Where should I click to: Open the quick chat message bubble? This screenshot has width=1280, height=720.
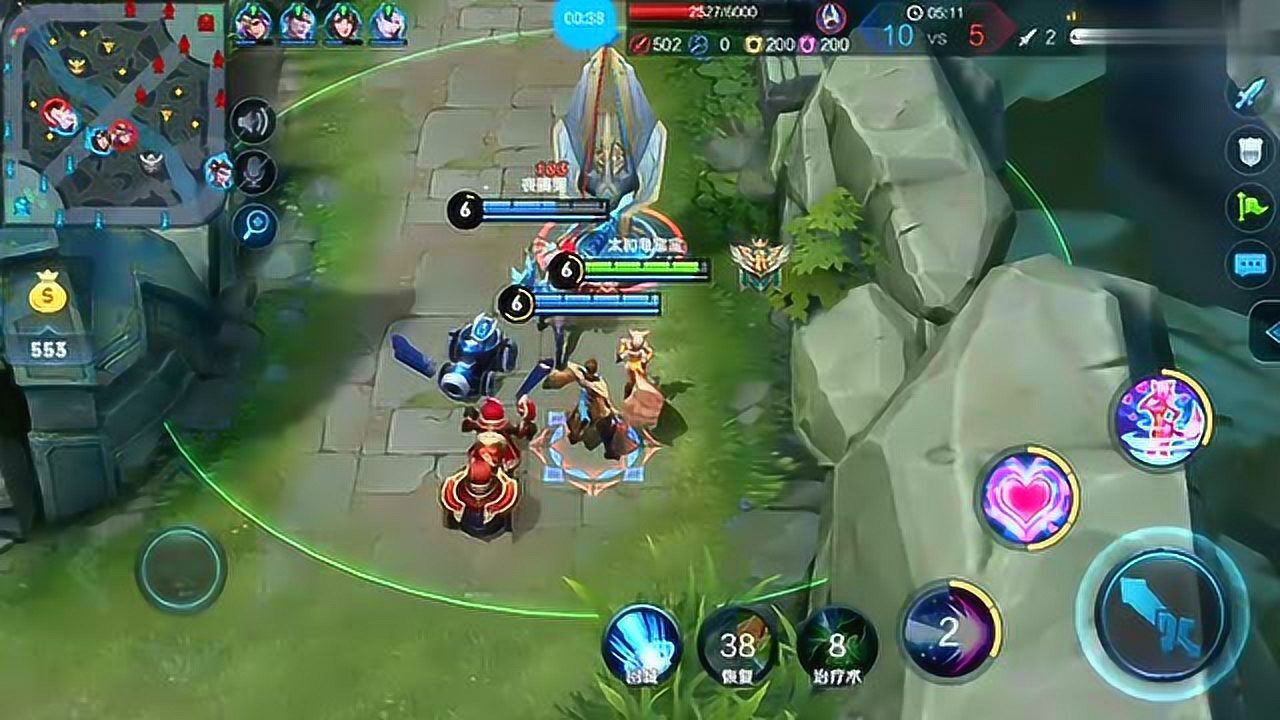click(1250, 264)
